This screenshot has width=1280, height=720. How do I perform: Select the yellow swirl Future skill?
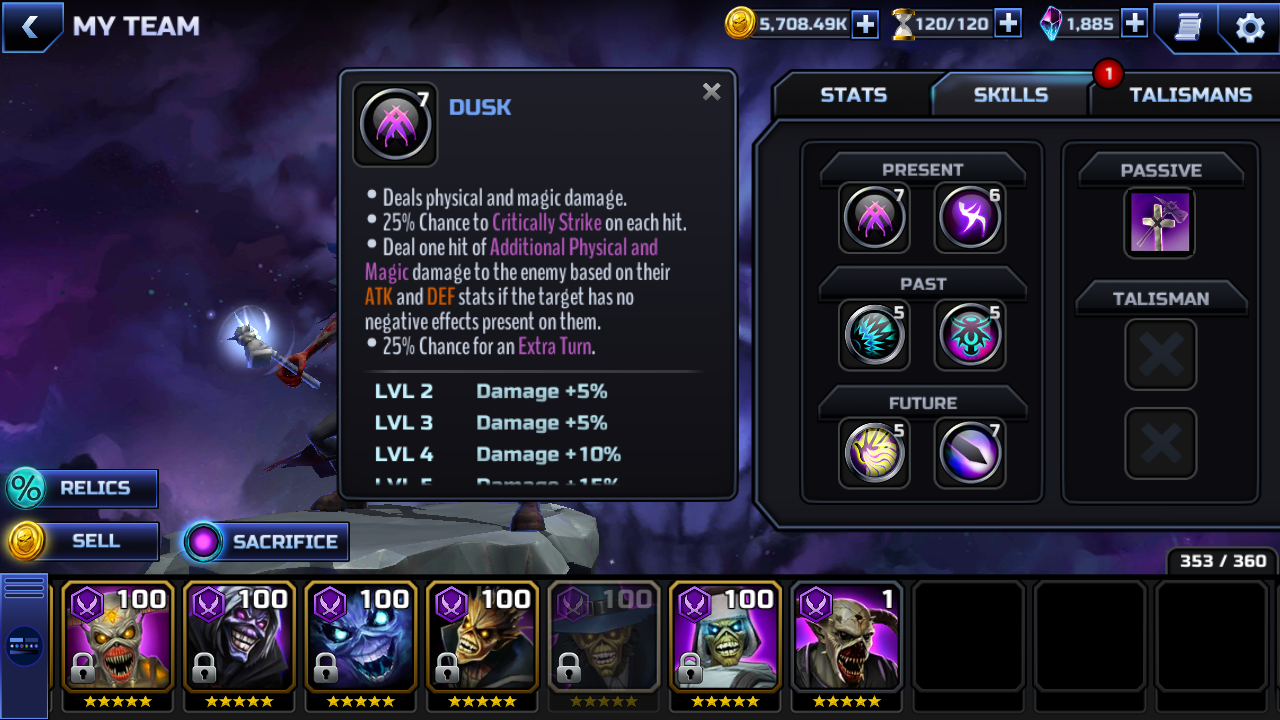pos(874,452)
